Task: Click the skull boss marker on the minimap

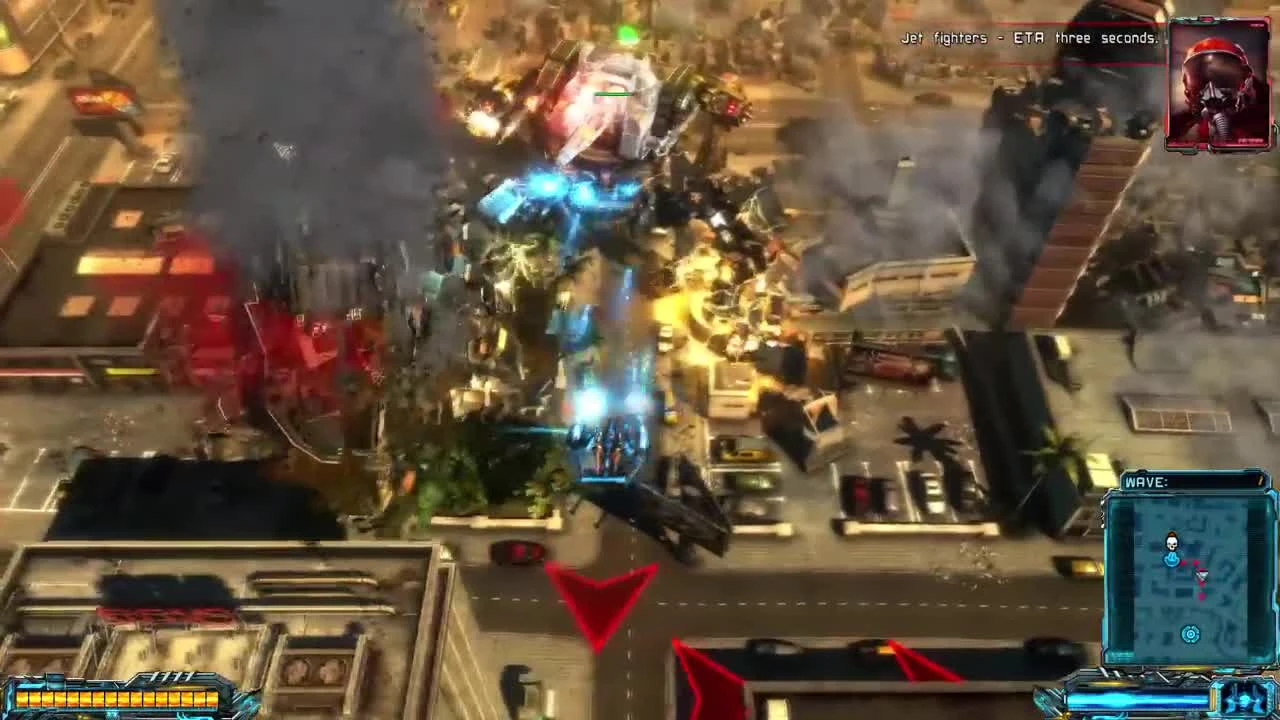Action: point(1170,542)
